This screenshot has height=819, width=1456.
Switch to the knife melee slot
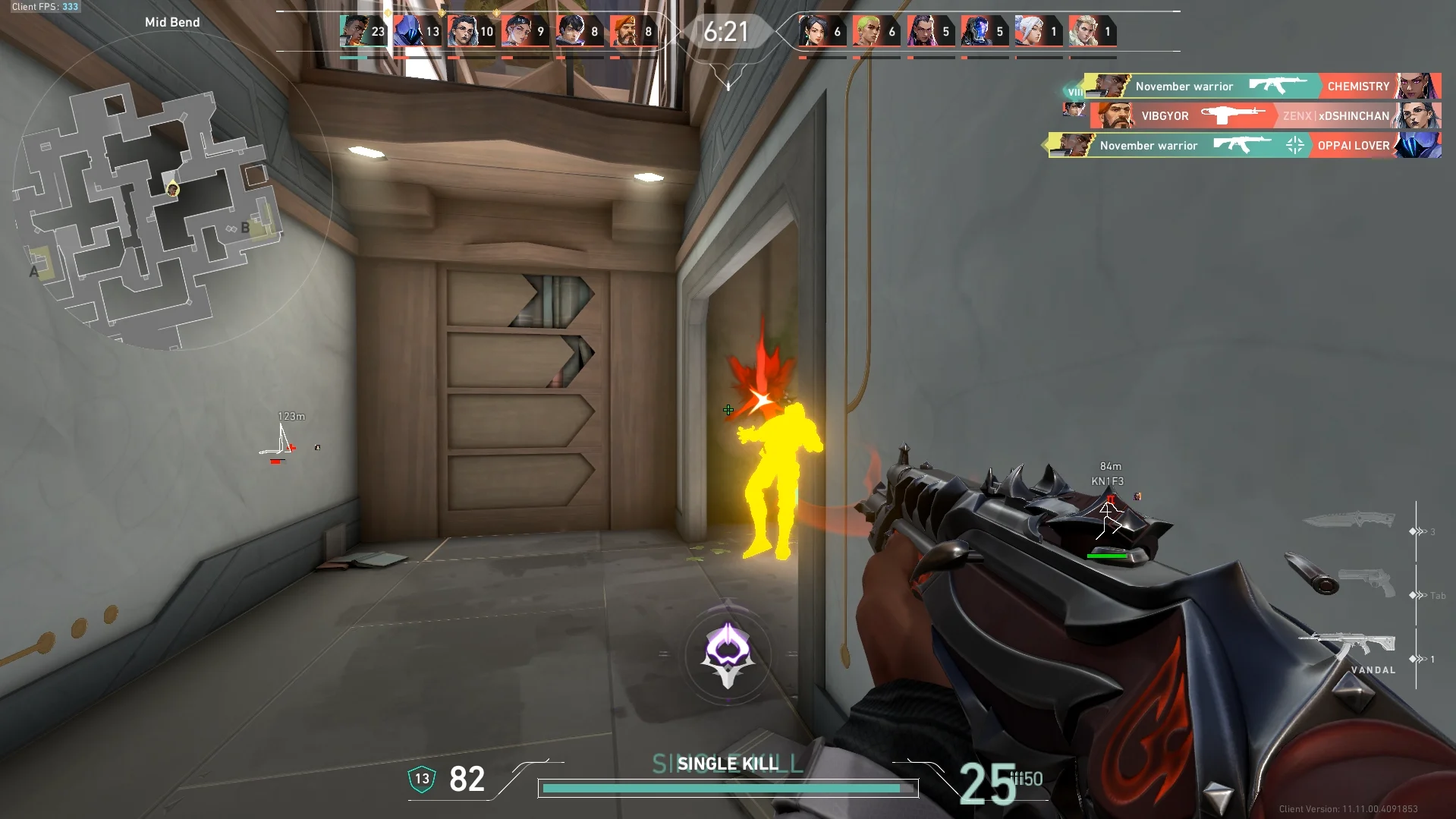pyautogui.click(x=1349, y=521)
